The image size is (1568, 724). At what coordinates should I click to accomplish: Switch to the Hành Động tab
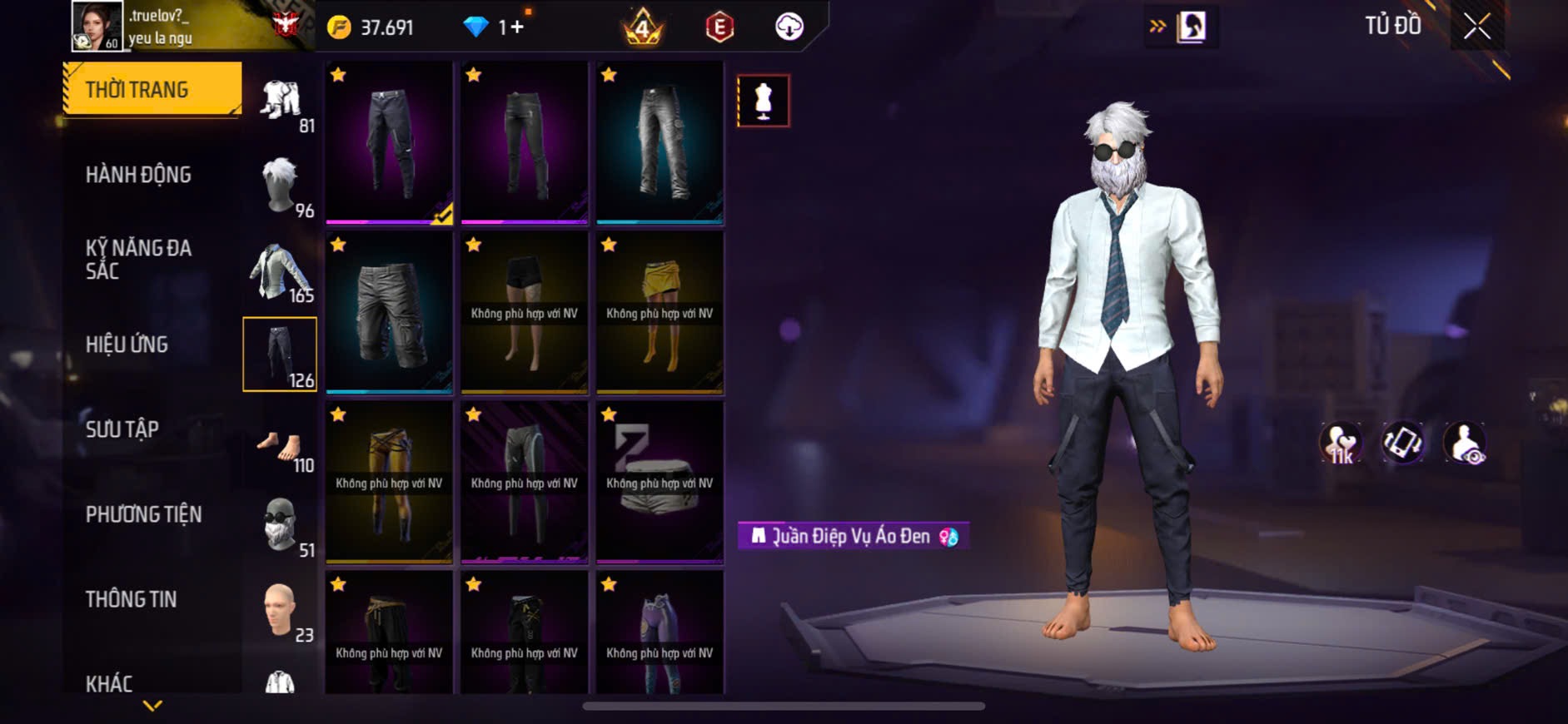point(138,175)
